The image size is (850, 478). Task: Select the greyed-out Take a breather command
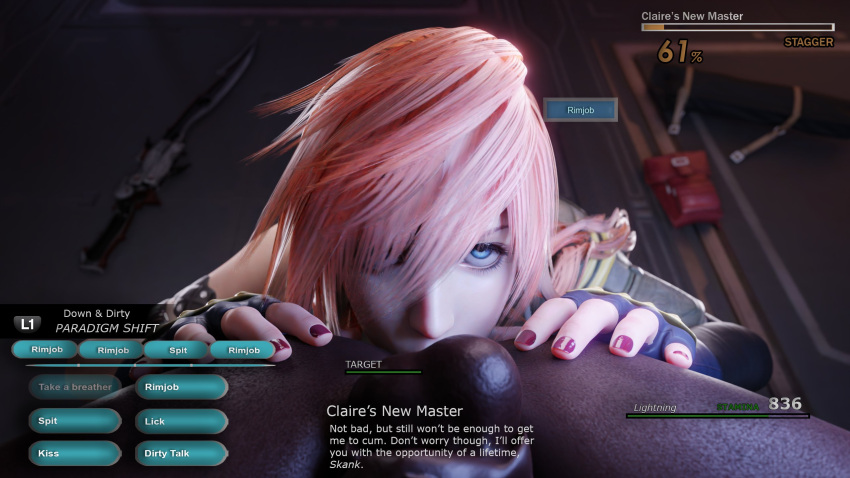(75, 387)
